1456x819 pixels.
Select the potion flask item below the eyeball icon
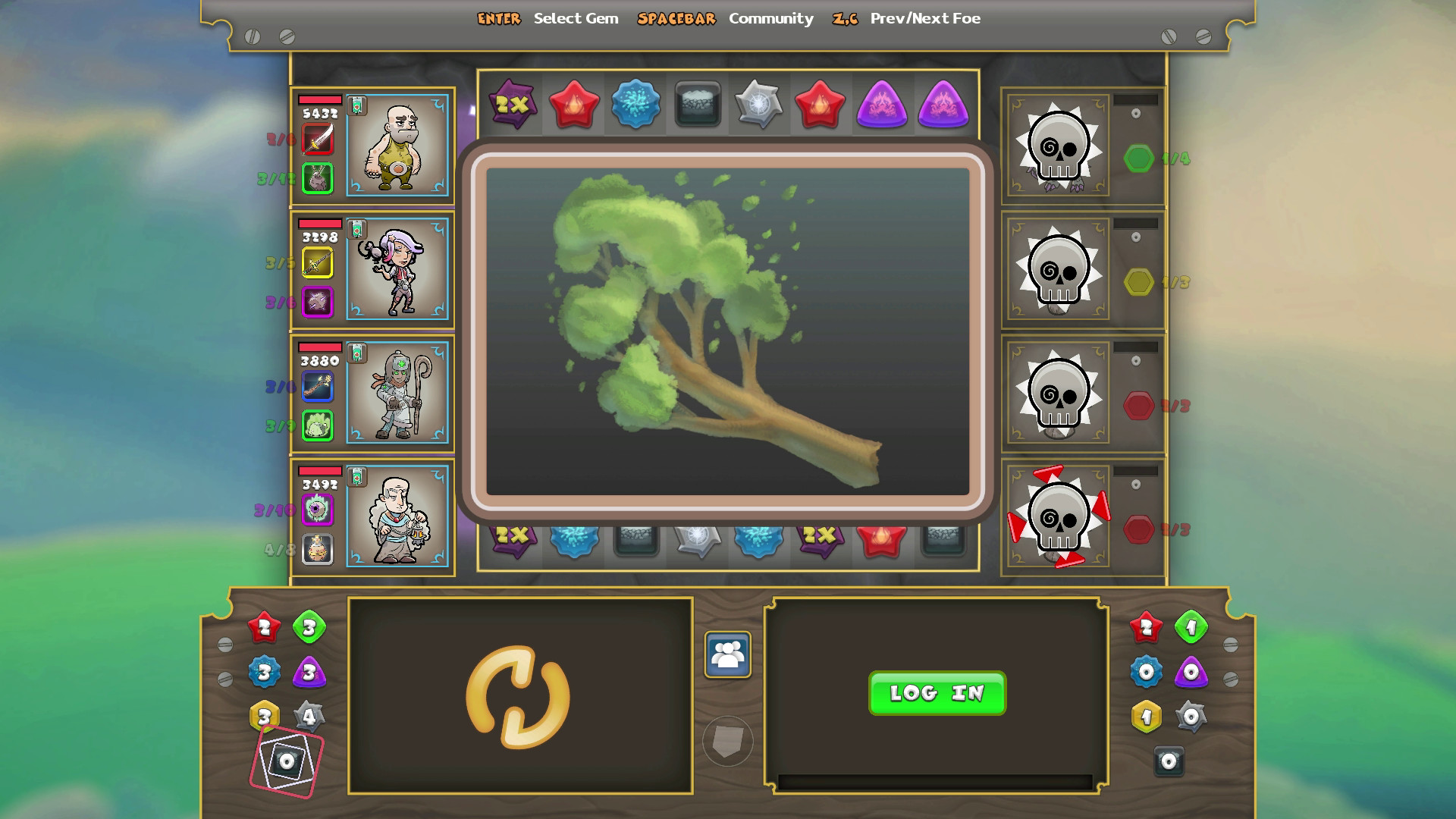point(318,551)
